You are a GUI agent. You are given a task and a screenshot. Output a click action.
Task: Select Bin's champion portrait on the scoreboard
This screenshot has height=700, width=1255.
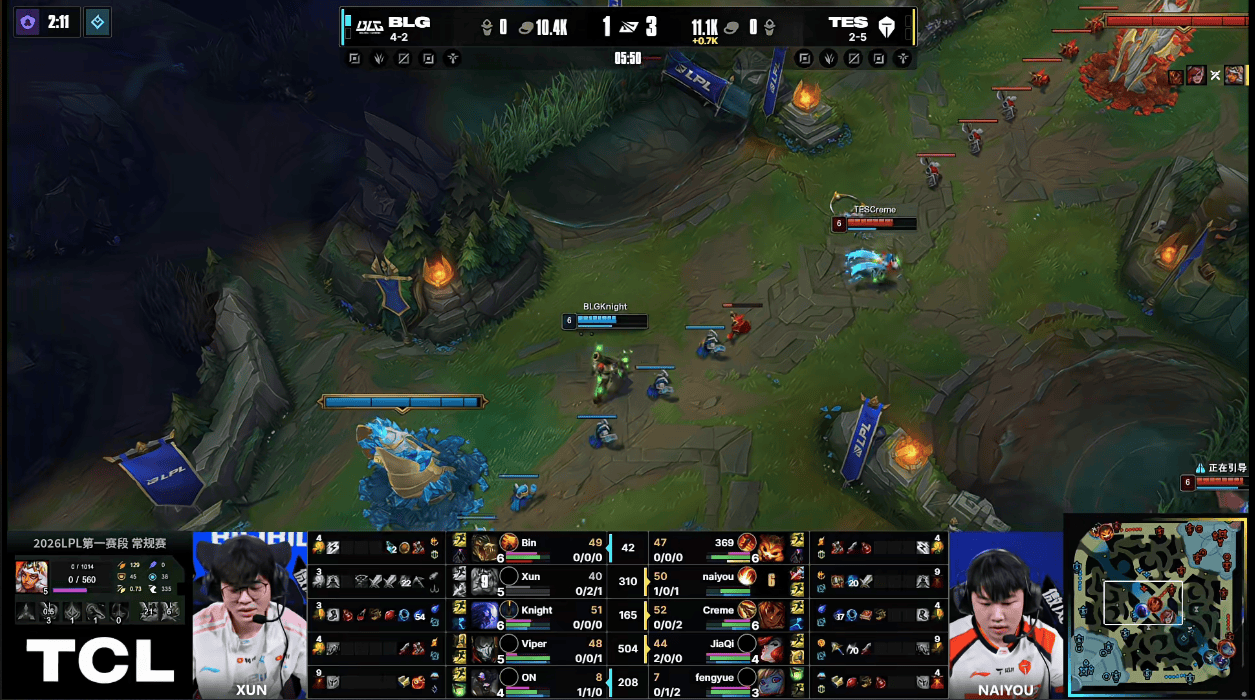tap(485, 548)
